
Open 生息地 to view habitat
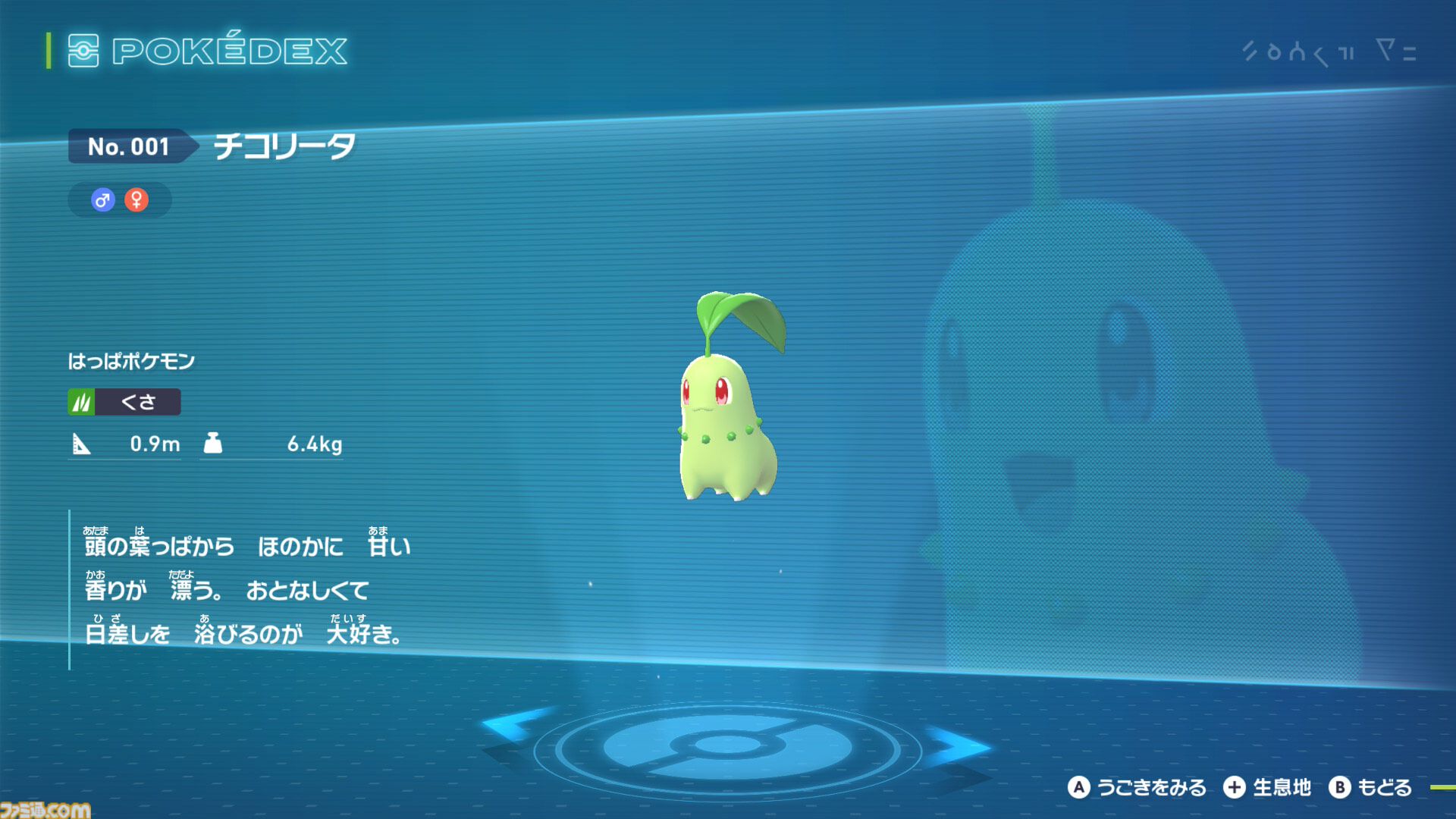pos(1283,787)
